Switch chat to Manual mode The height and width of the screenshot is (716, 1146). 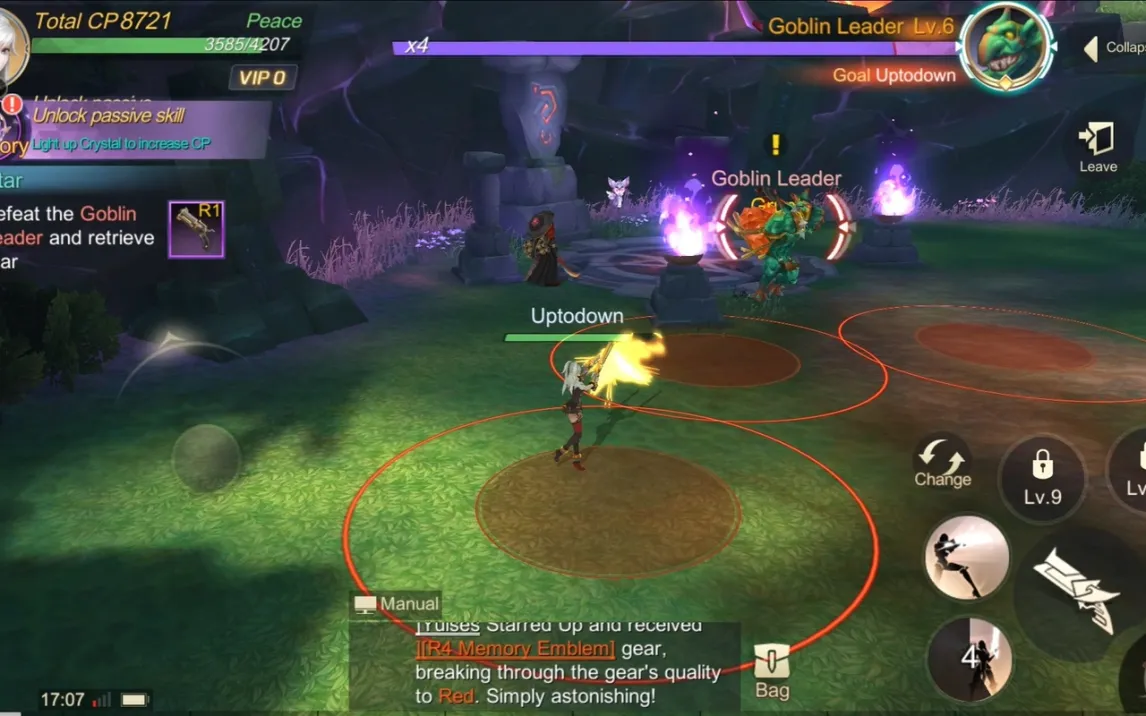(x=396, y=604)
